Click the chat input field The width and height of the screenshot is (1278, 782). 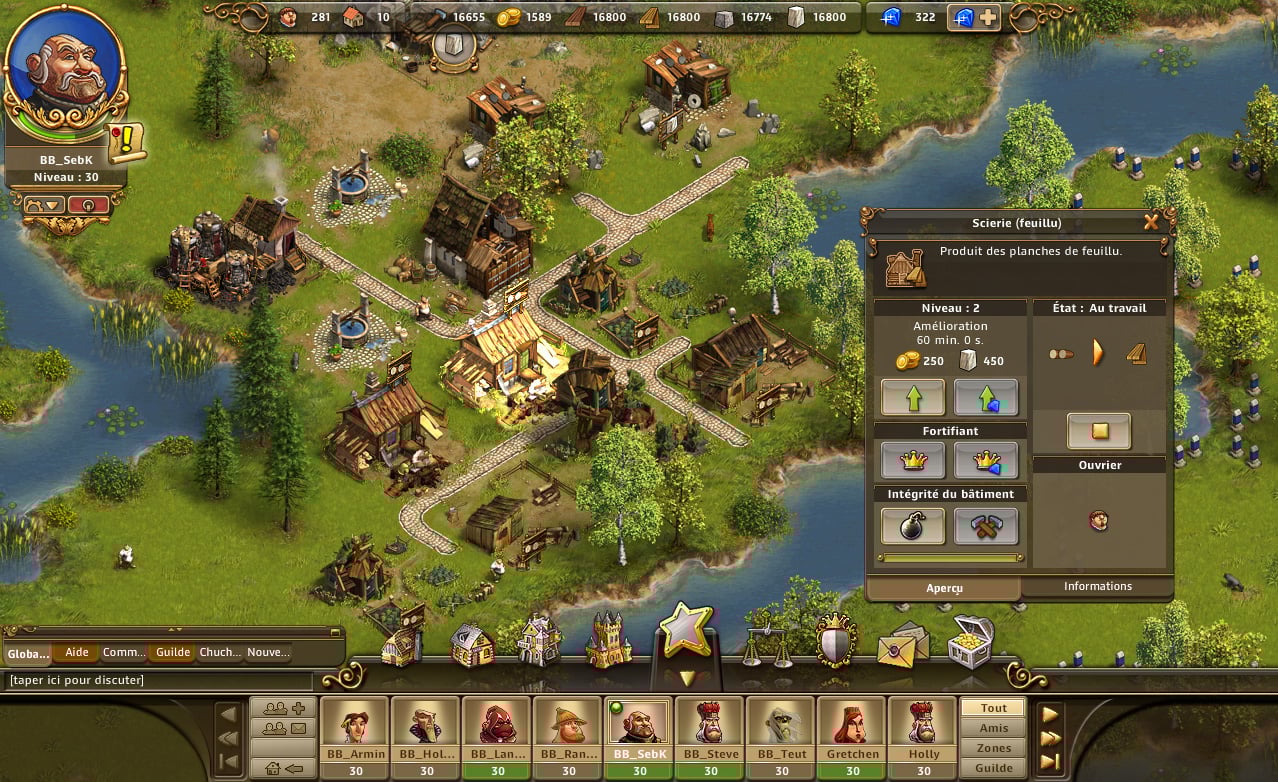[160, 681]
